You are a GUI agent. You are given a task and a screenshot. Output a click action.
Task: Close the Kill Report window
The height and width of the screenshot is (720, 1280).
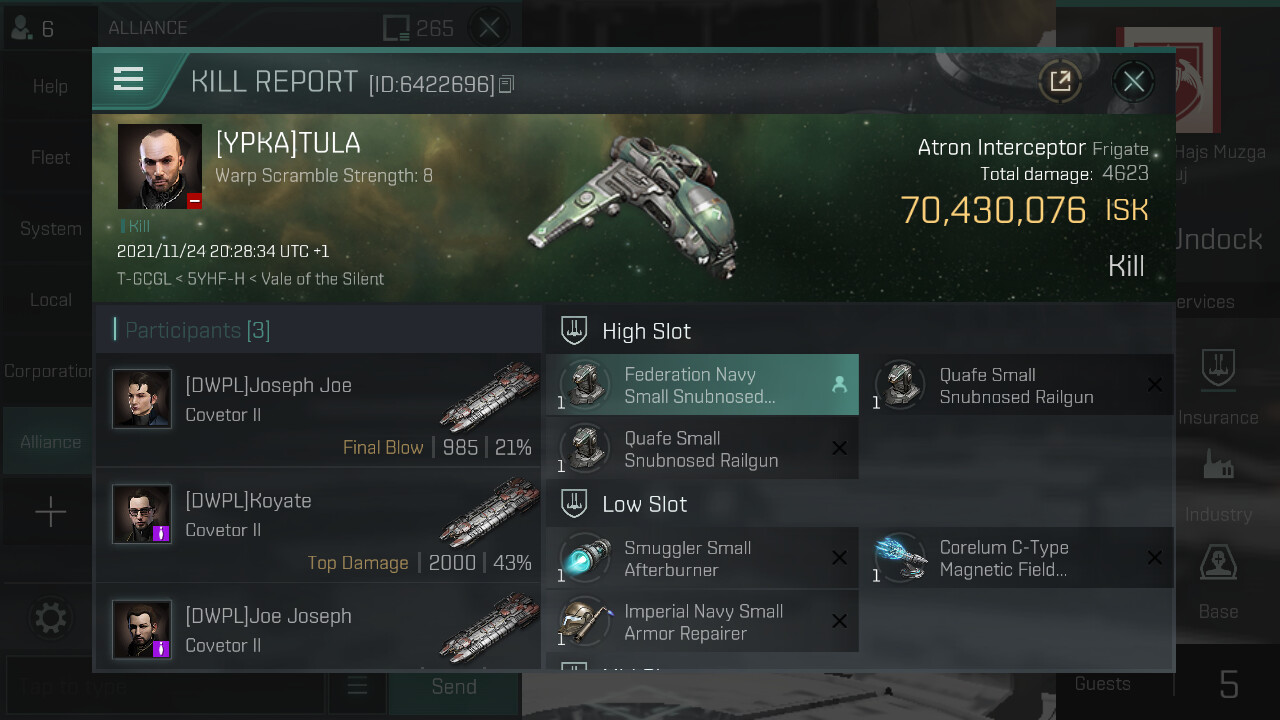1133,82
